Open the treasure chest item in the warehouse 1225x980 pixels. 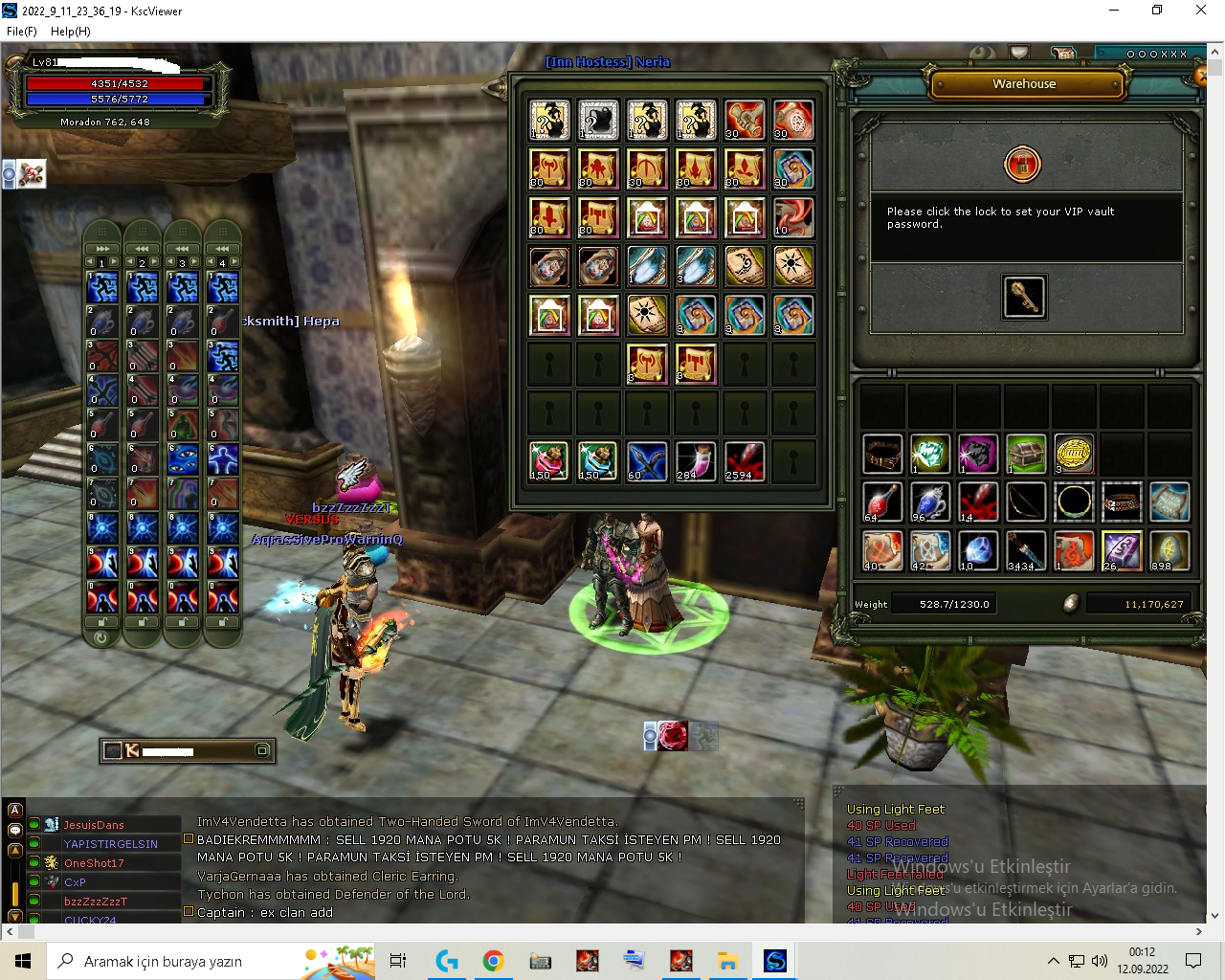tap(1026, 454)
